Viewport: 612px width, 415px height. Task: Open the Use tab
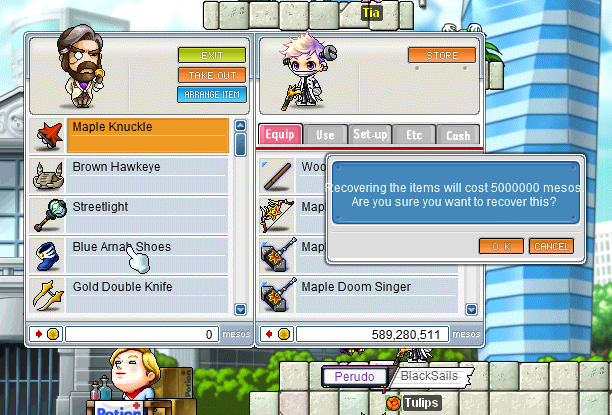325,136
